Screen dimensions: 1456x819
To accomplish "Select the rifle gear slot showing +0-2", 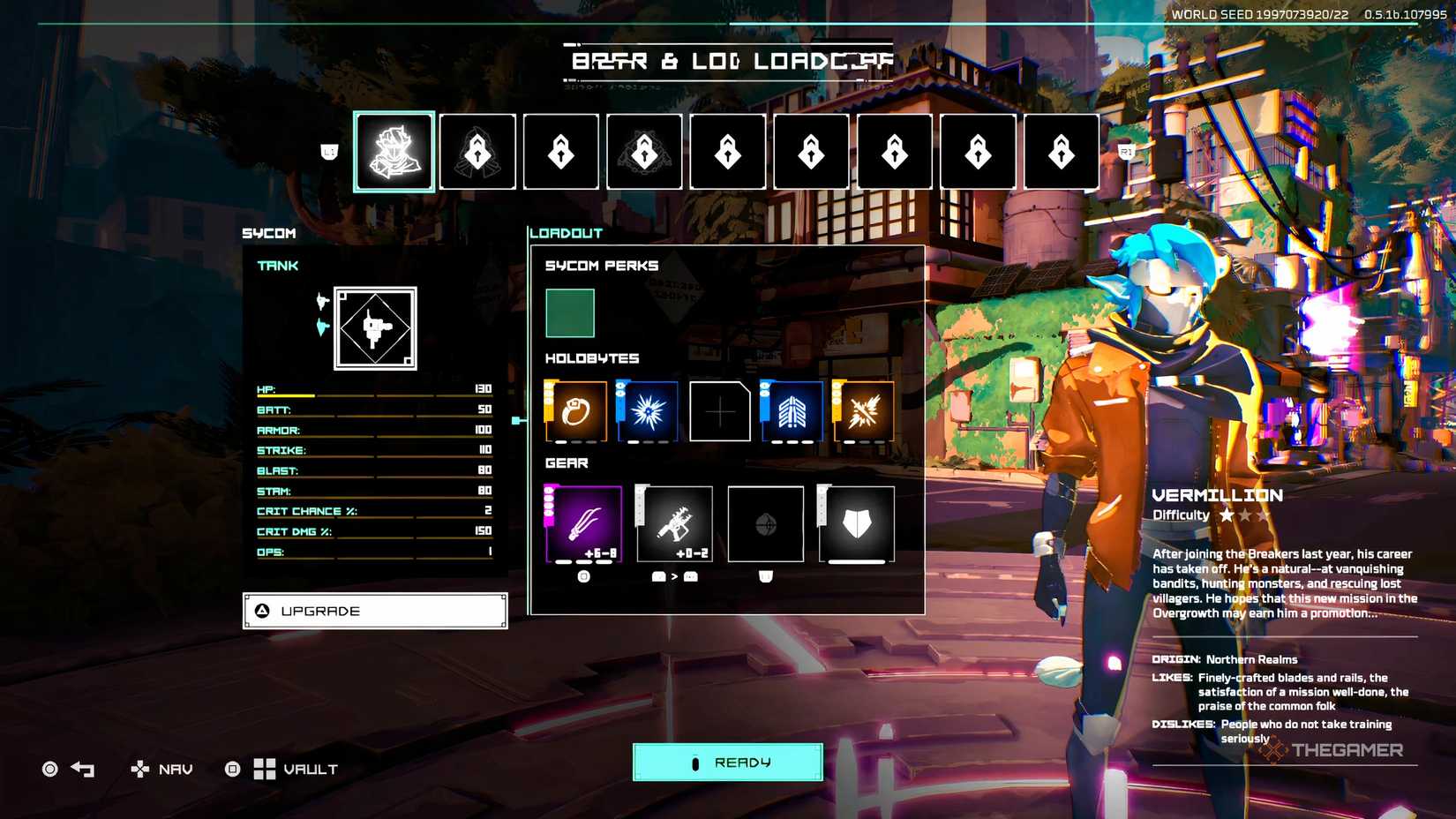I will 675,524.
